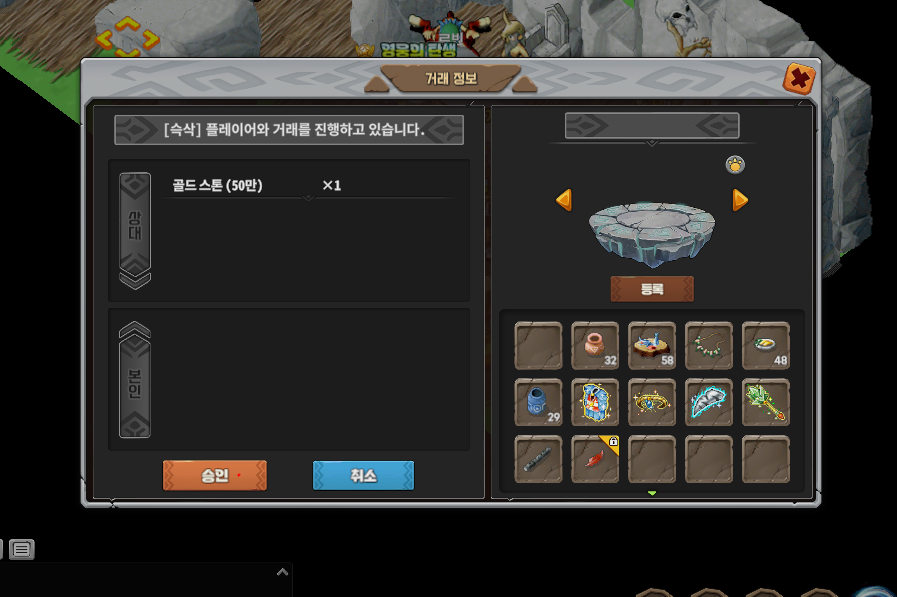897x597 pixels.
Task: Click the paw print pet icon
Action: coord(735,165)
